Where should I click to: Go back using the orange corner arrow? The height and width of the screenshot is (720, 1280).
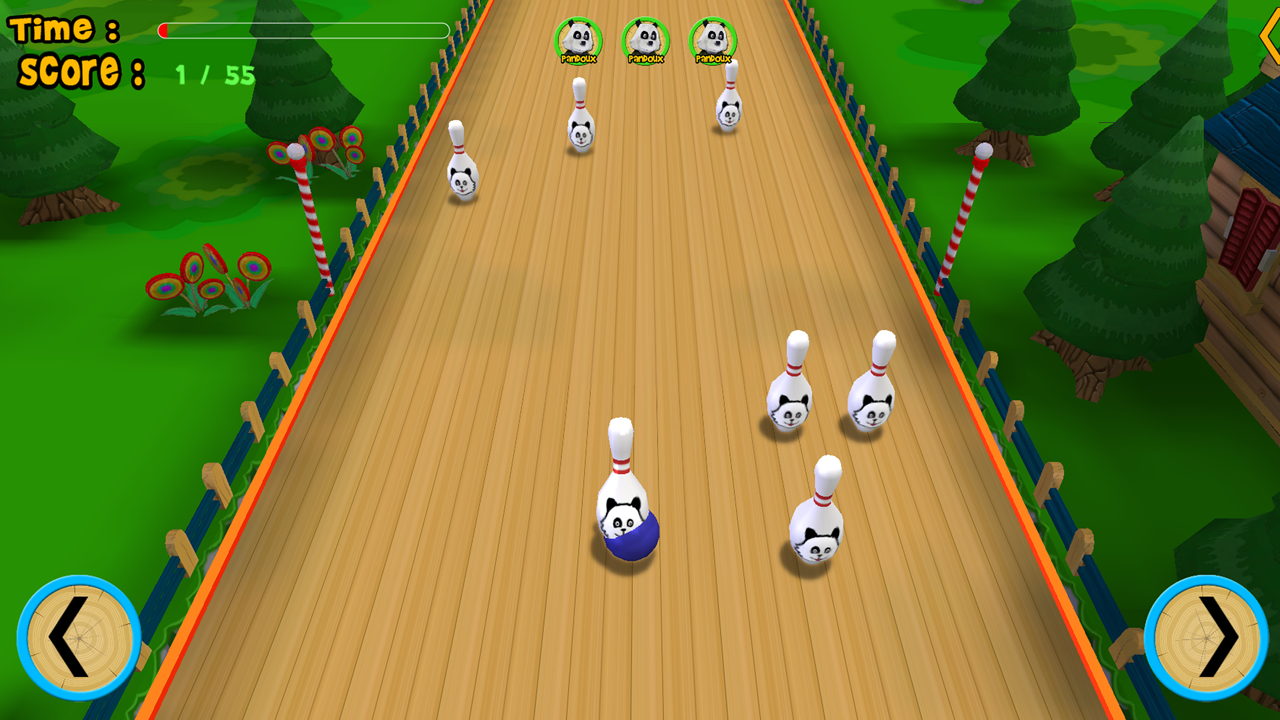click(1269, 38)
